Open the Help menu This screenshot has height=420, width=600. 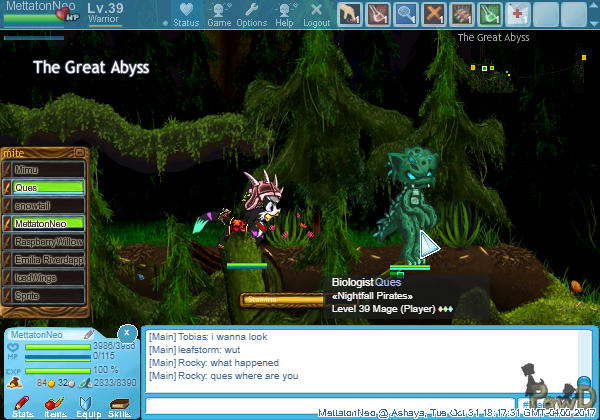click(285, 15)
